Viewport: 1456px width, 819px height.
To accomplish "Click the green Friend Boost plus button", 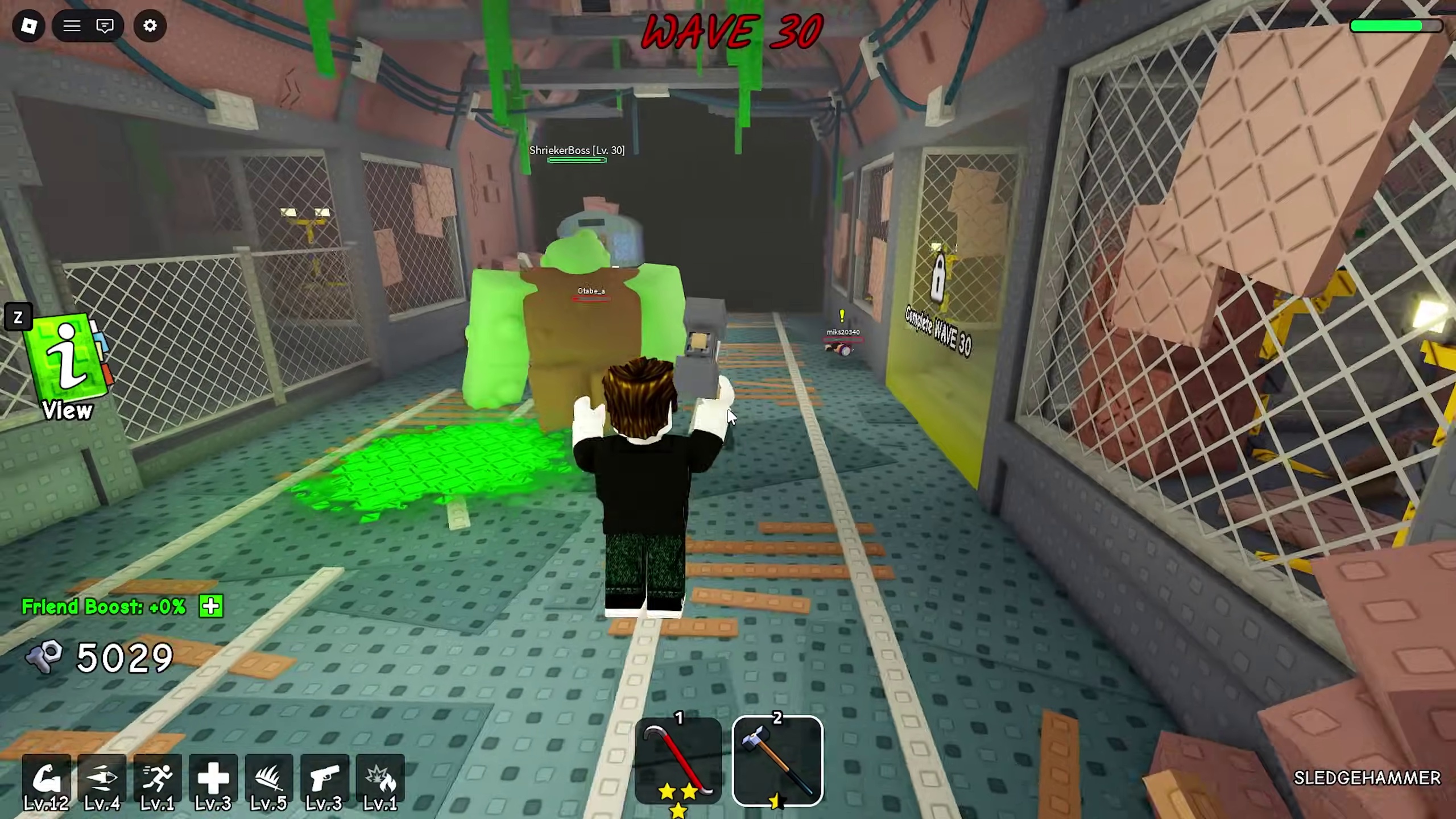I will 211,606.
